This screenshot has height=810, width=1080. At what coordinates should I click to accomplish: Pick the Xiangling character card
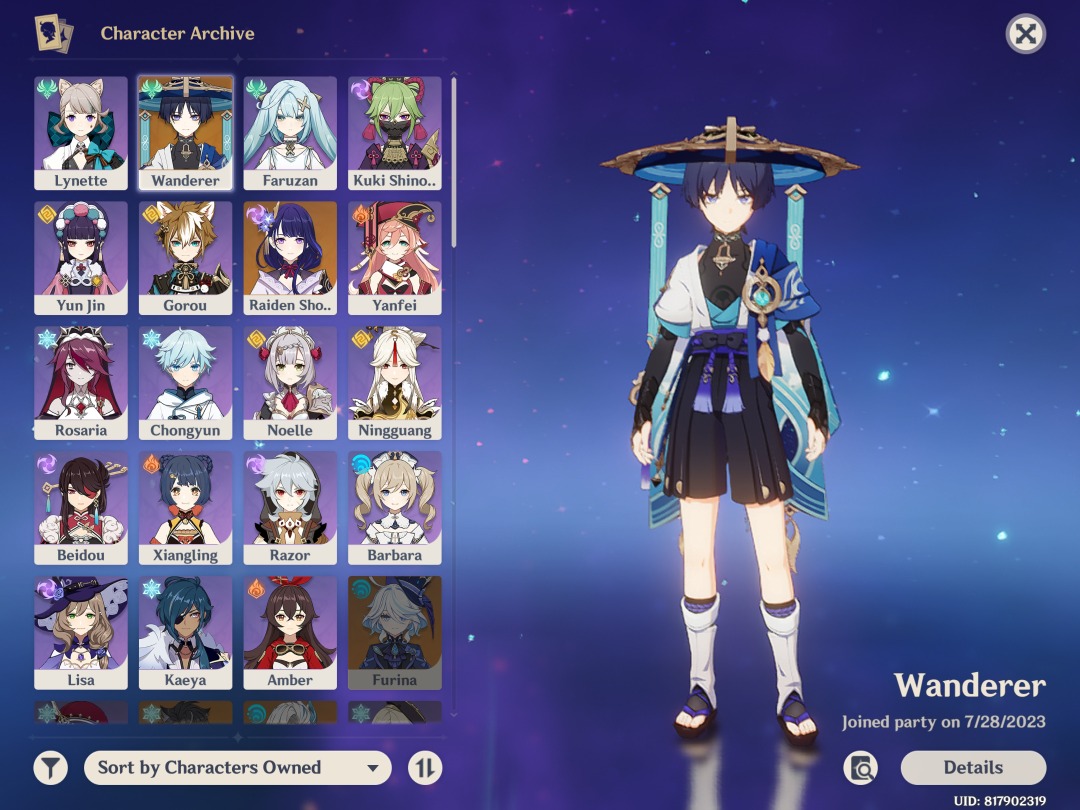coord(186,508)
